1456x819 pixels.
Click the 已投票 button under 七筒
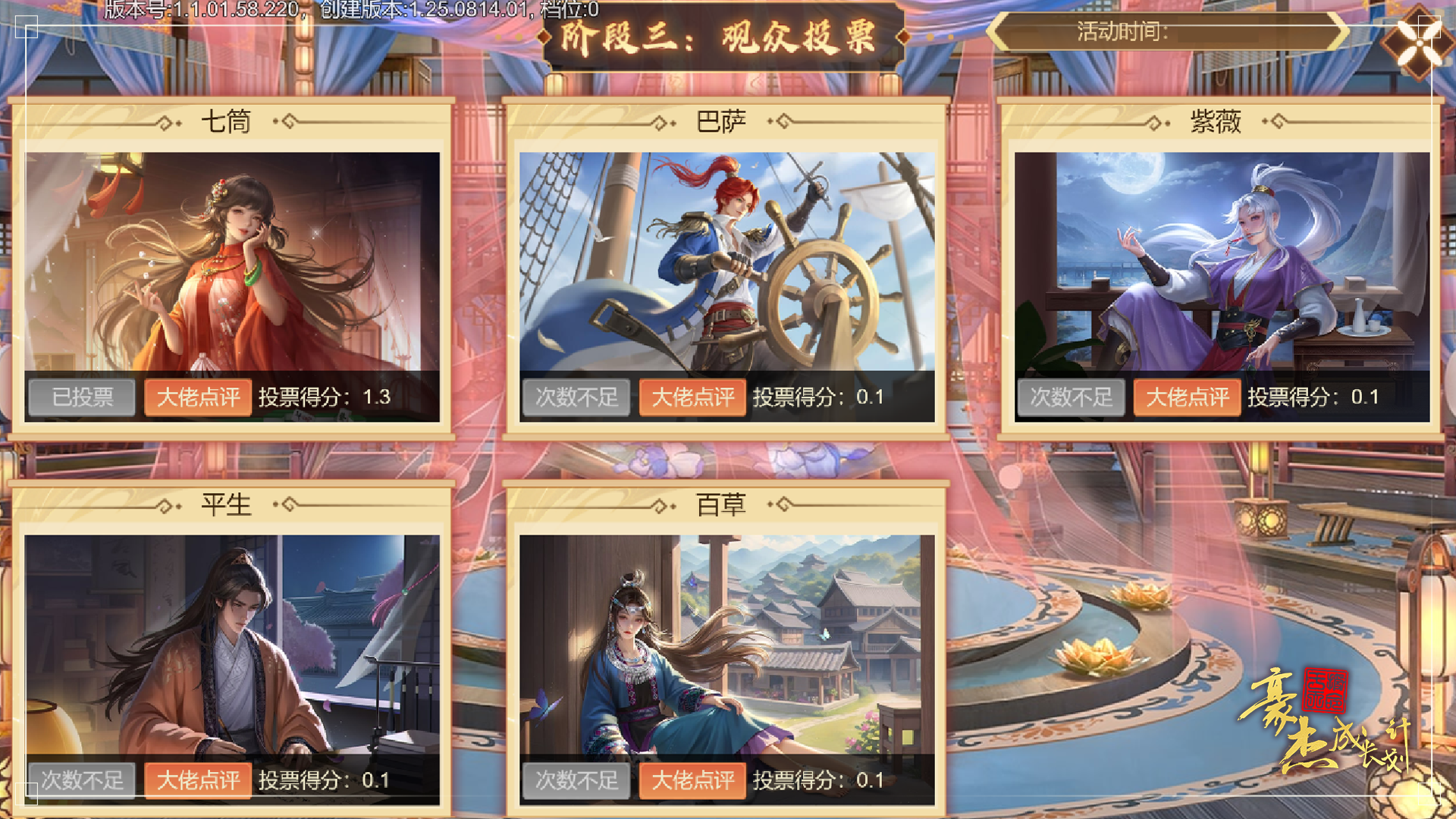[82, 397]
